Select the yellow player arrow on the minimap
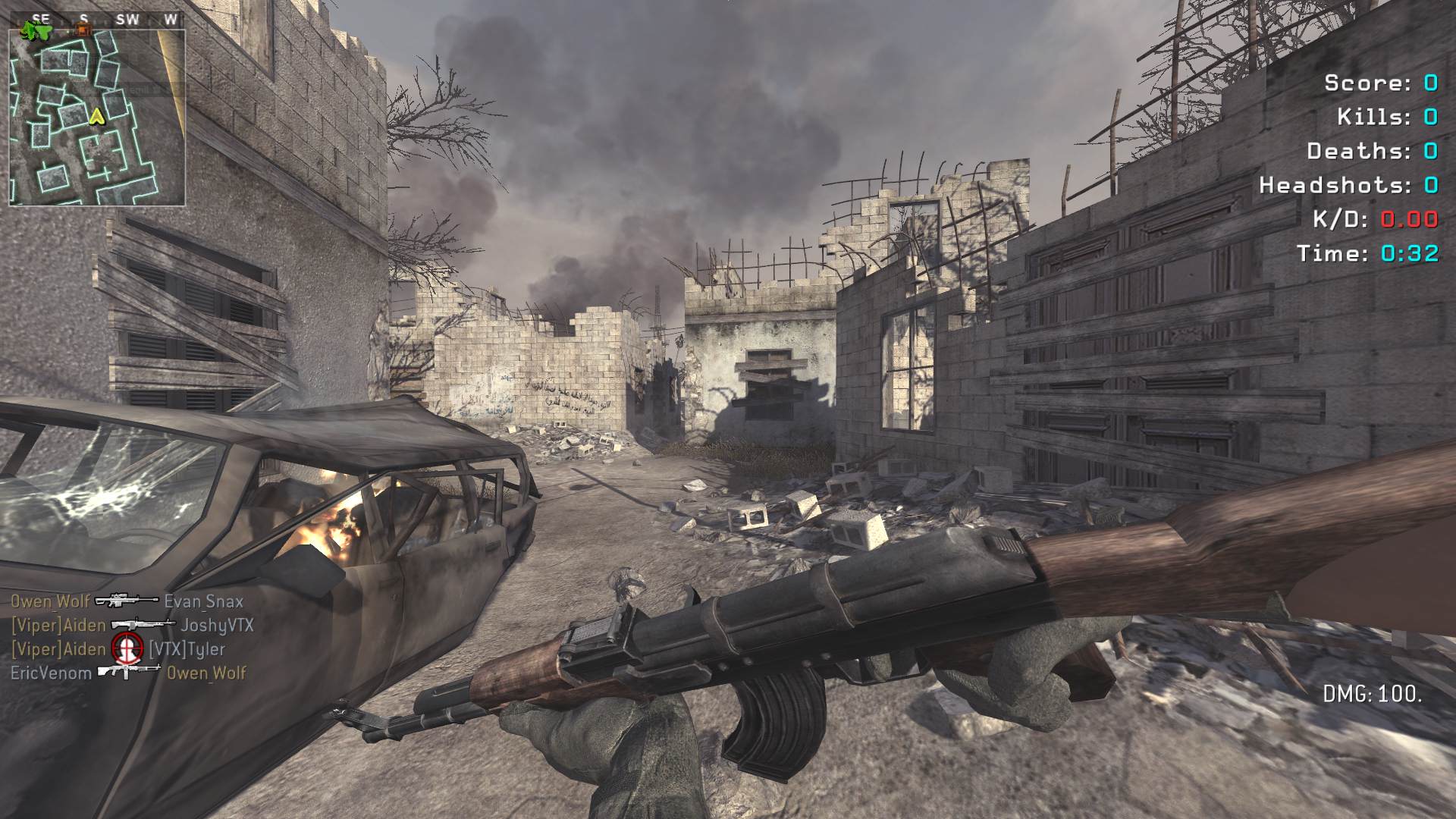This screenshot has height=819, width=1456. tap(96, 116)
